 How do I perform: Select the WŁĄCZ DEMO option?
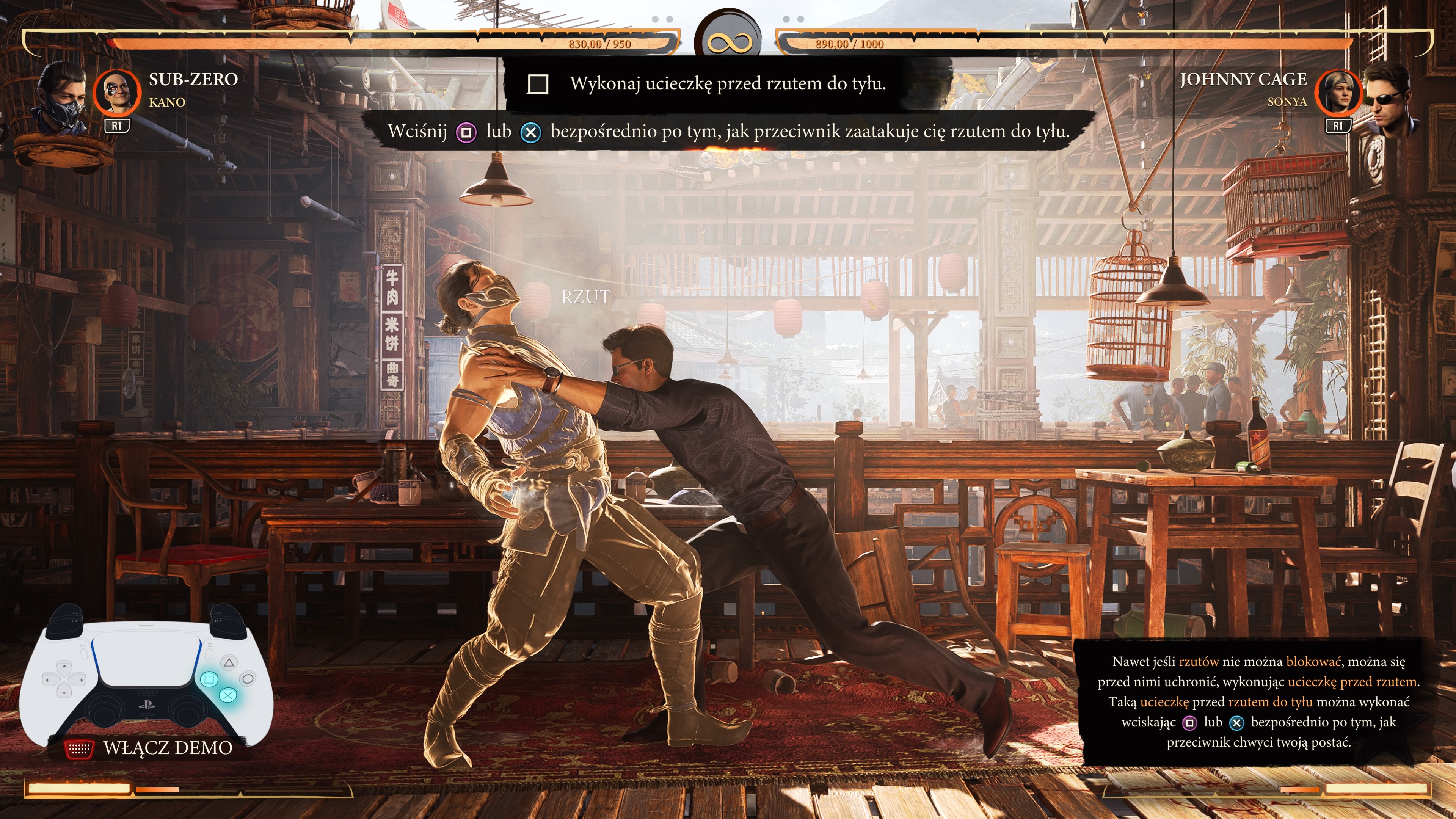[167, 748]
